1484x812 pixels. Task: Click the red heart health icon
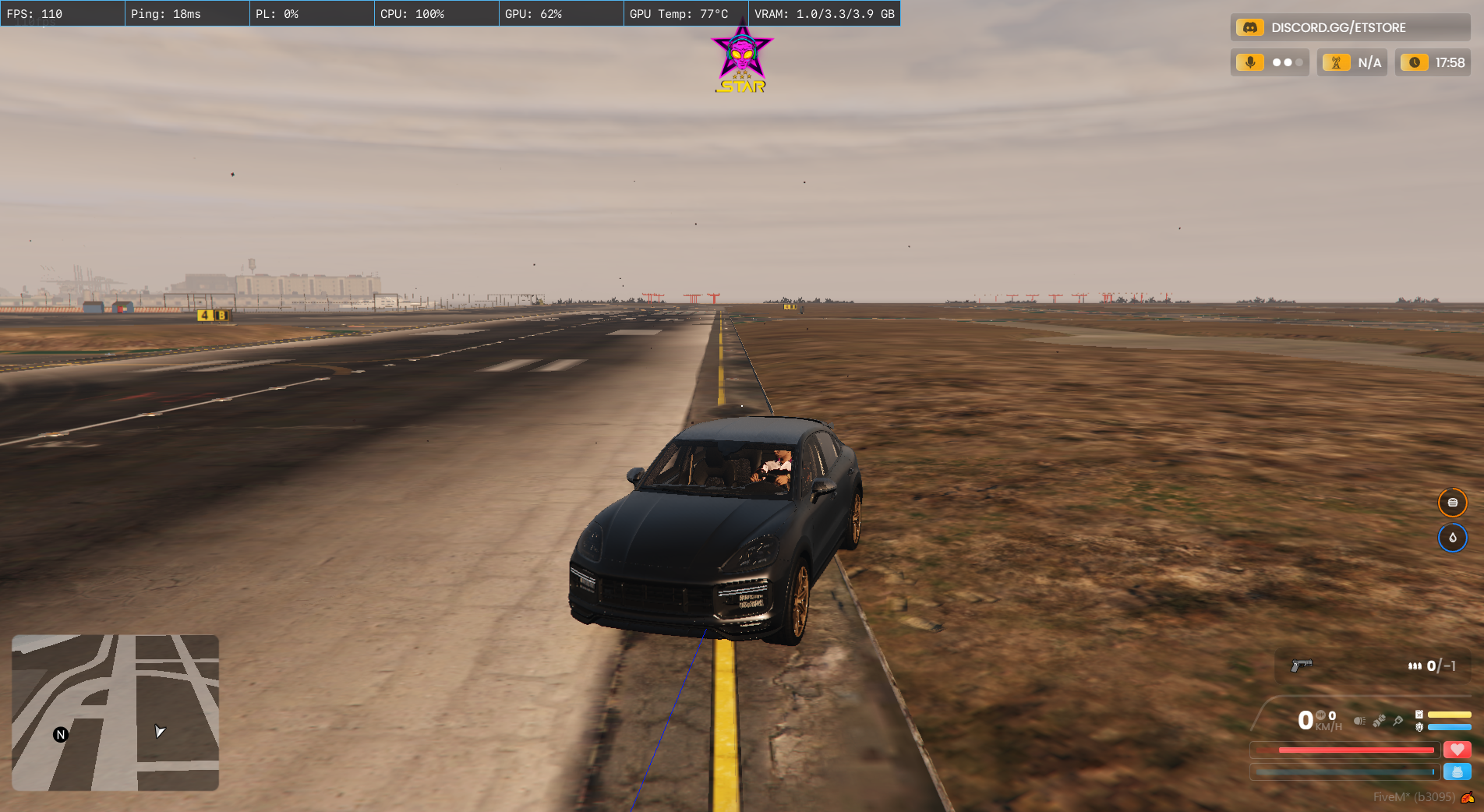[1457, 750]
